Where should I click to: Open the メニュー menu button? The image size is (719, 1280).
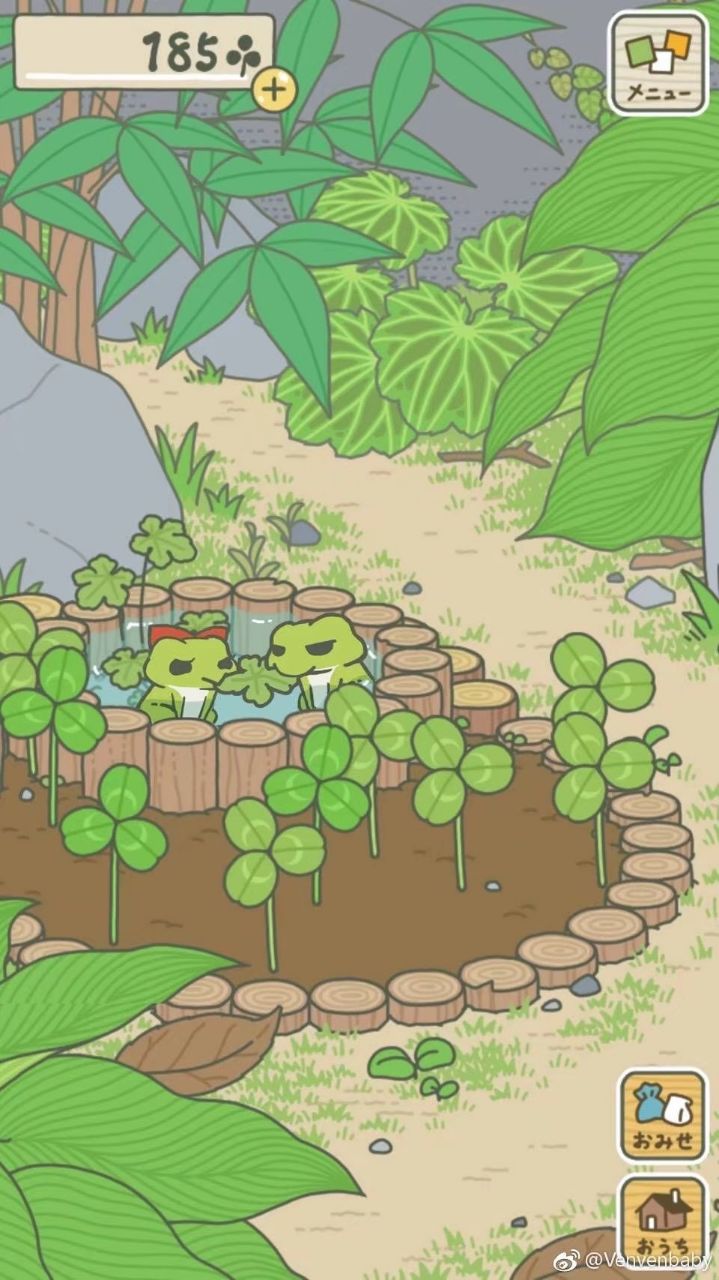point(657,63)
